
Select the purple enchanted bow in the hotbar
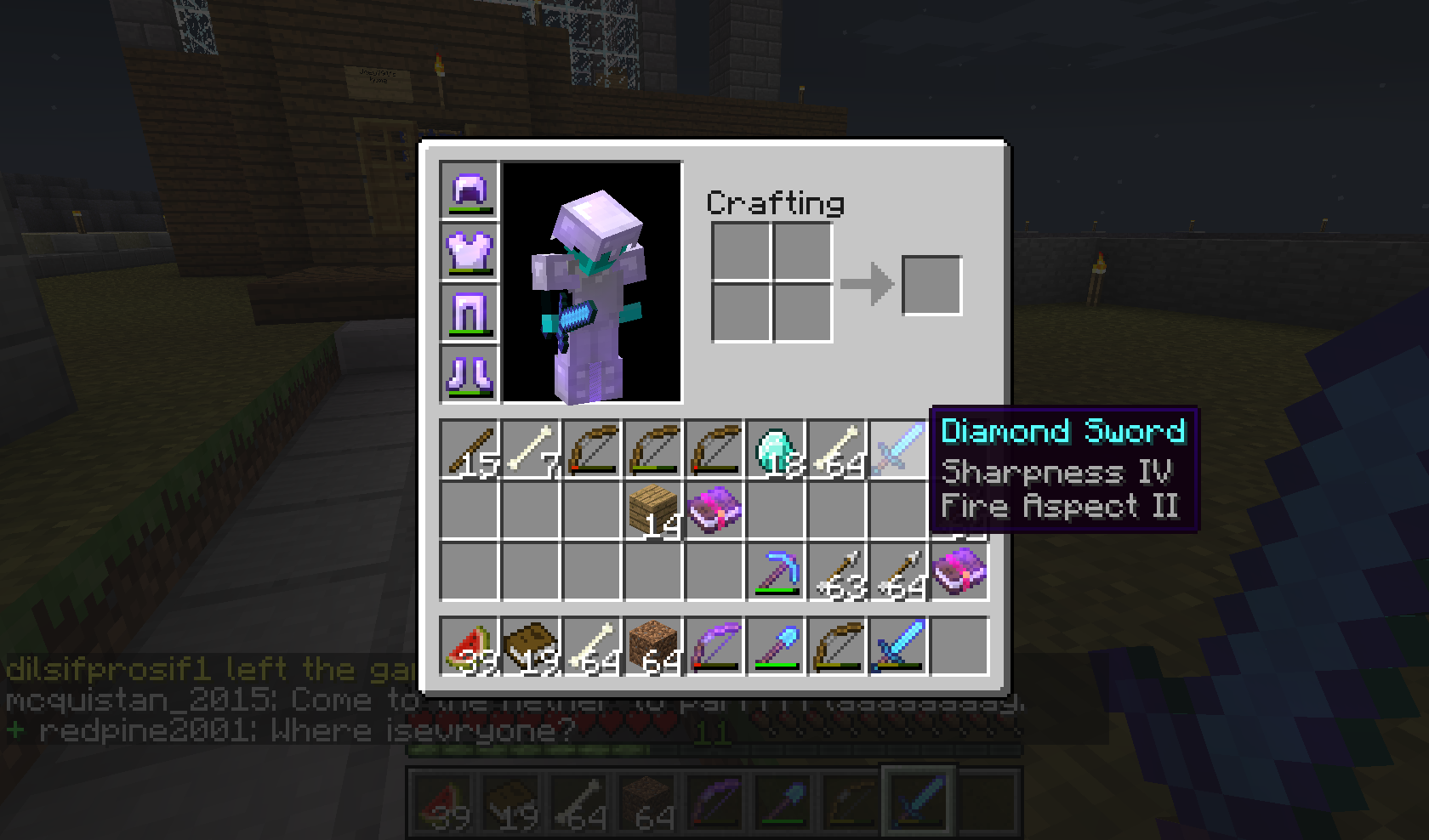click(x=713, y=644)
